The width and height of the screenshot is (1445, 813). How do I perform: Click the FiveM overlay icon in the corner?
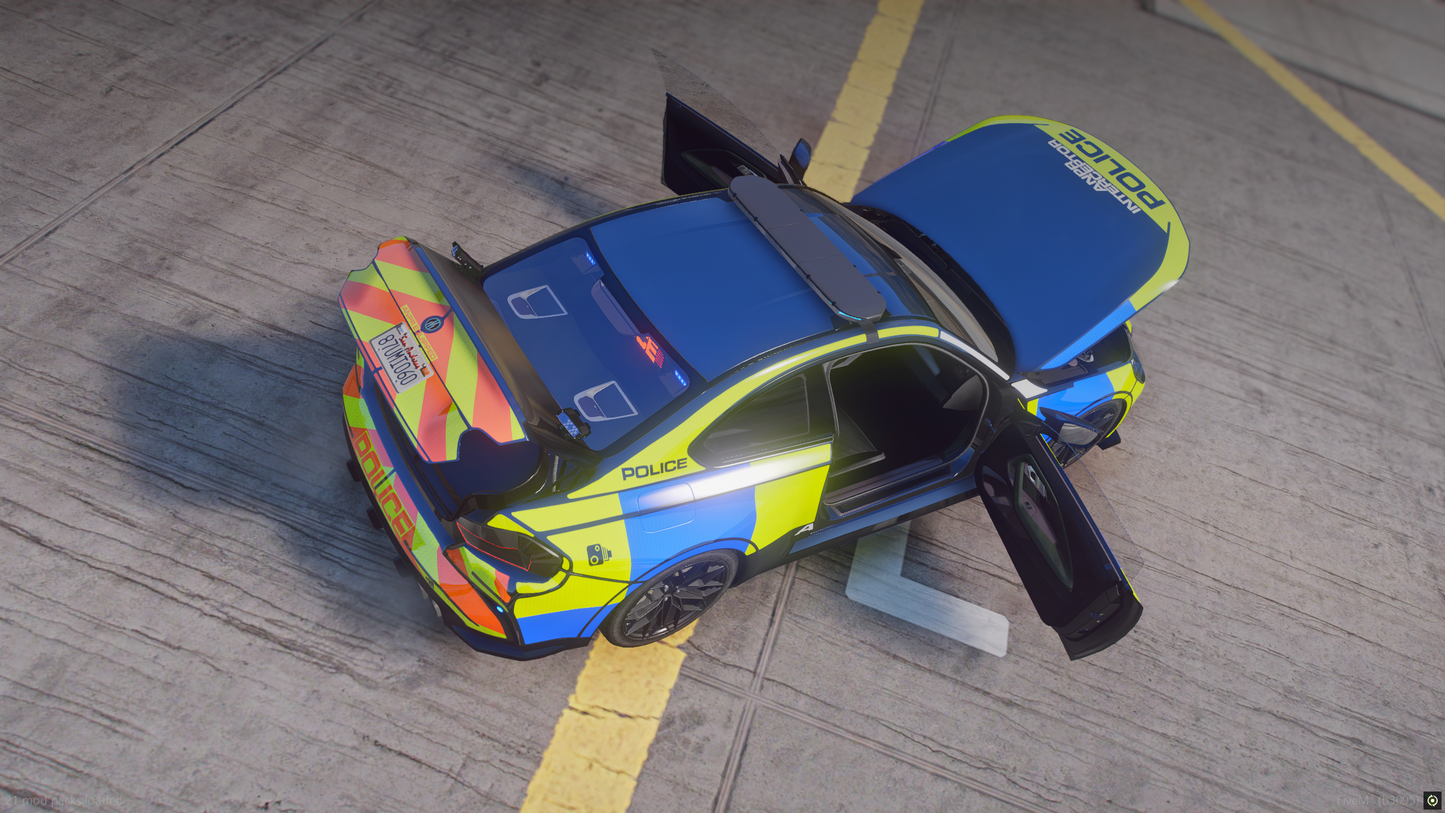point(1433,800)
